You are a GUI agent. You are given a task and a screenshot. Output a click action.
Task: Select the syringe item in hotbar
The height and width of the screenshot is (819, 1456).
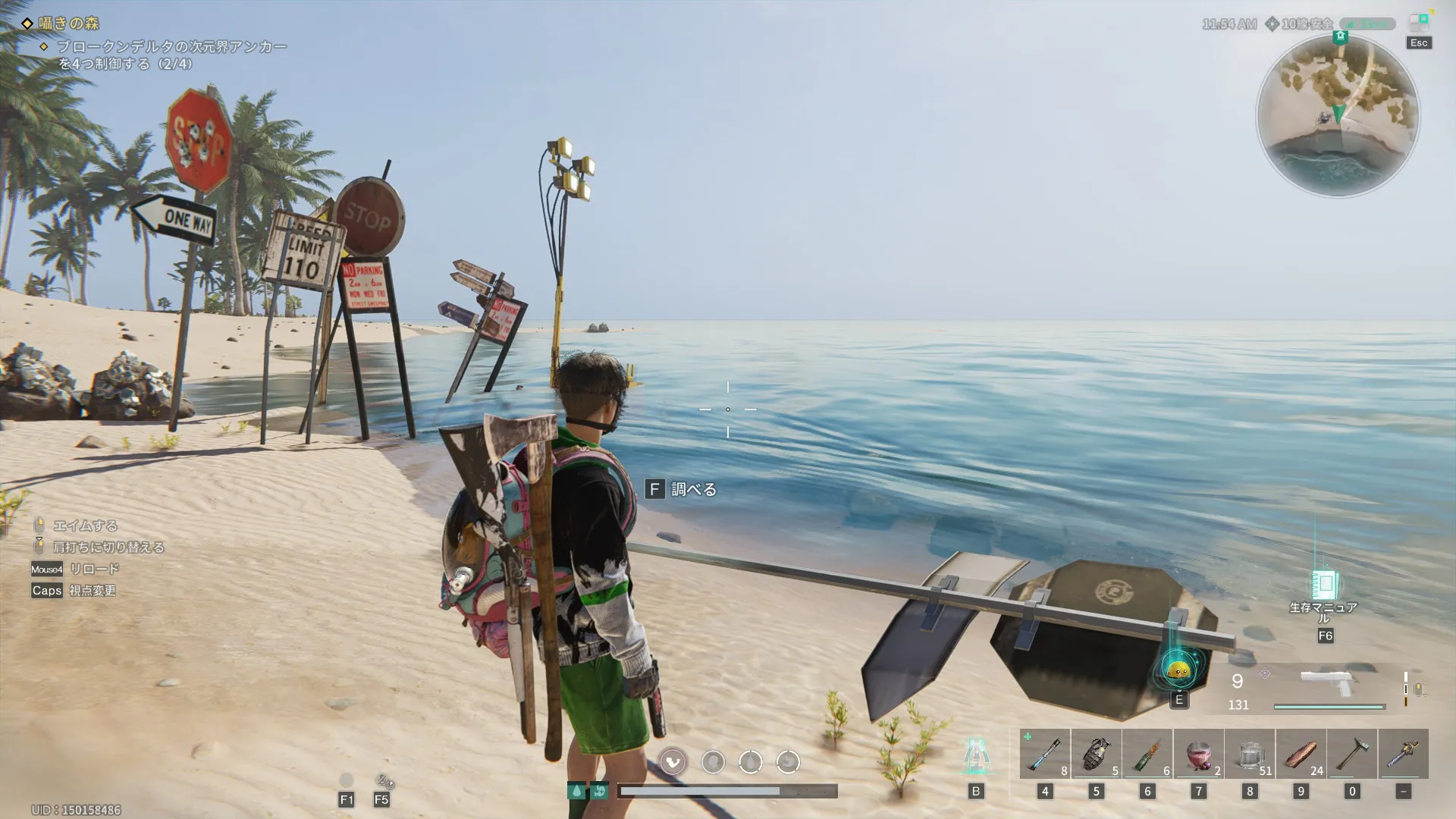click(1045, 754)
